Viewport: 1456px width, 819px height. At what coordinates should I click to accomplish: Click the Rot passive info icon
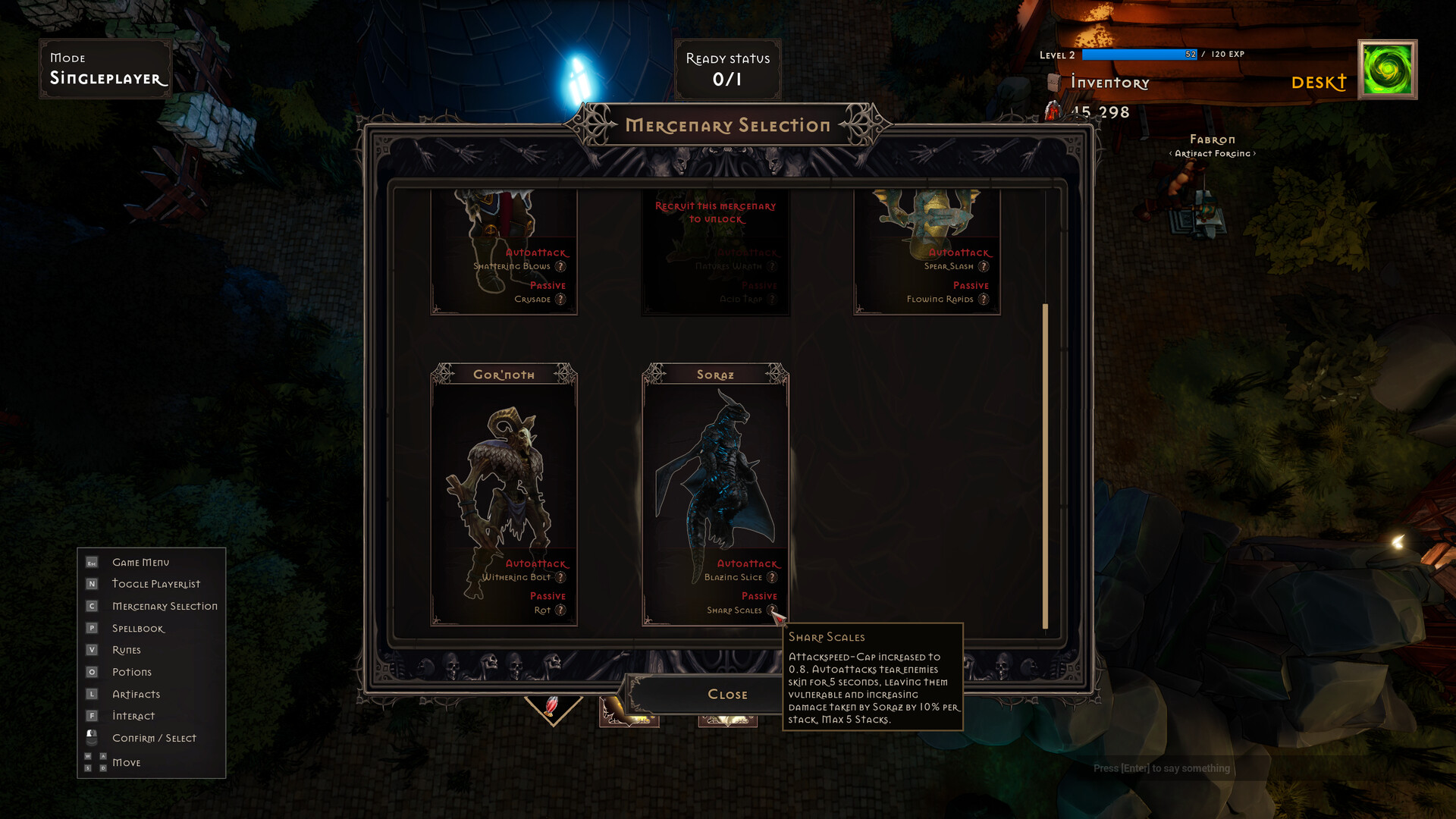560,610
